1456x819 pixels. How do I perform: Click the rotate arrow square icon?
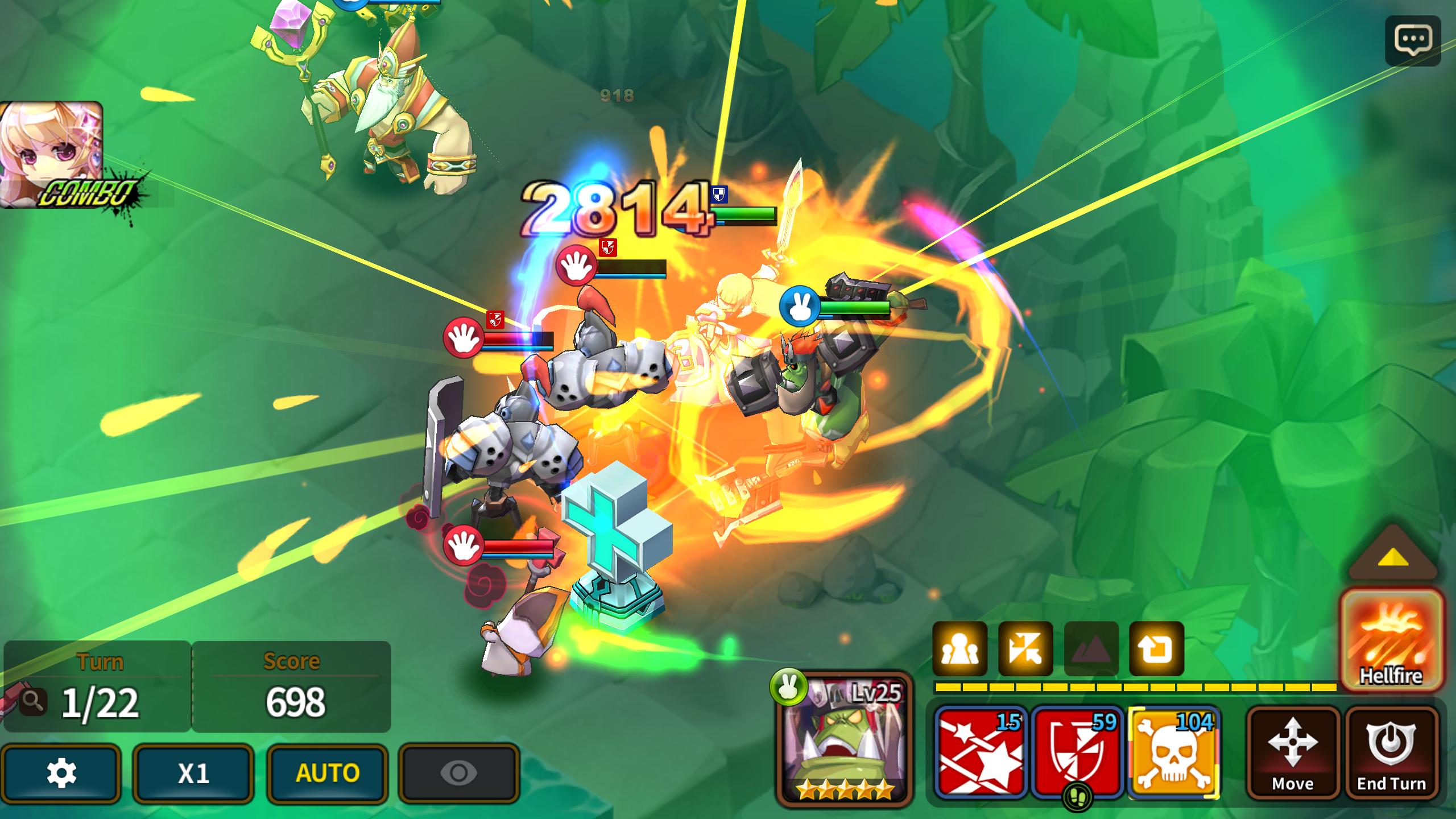point(1157,649)
